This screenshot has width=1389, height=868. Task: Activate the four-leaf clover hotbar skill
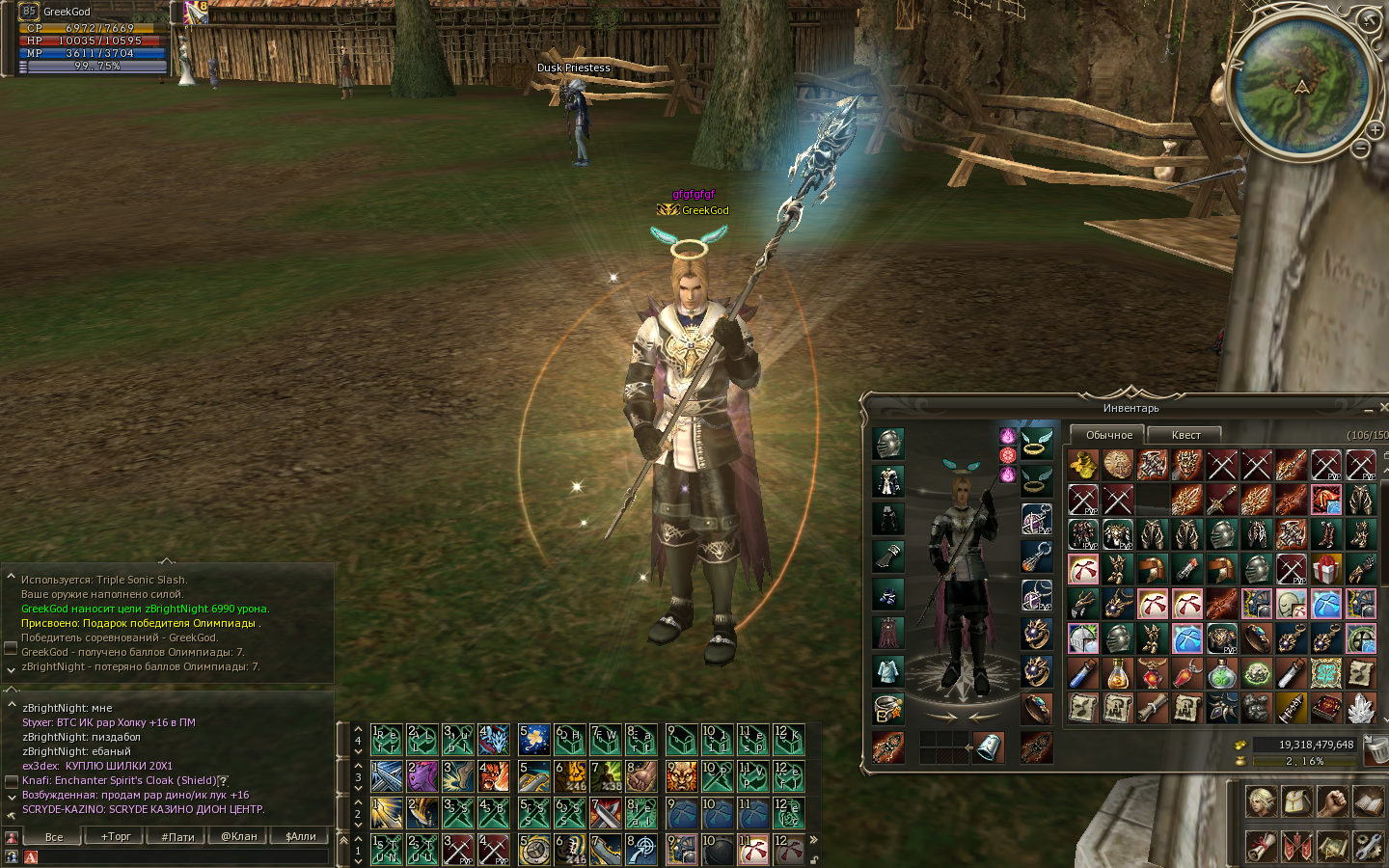[x=533, y=740]
